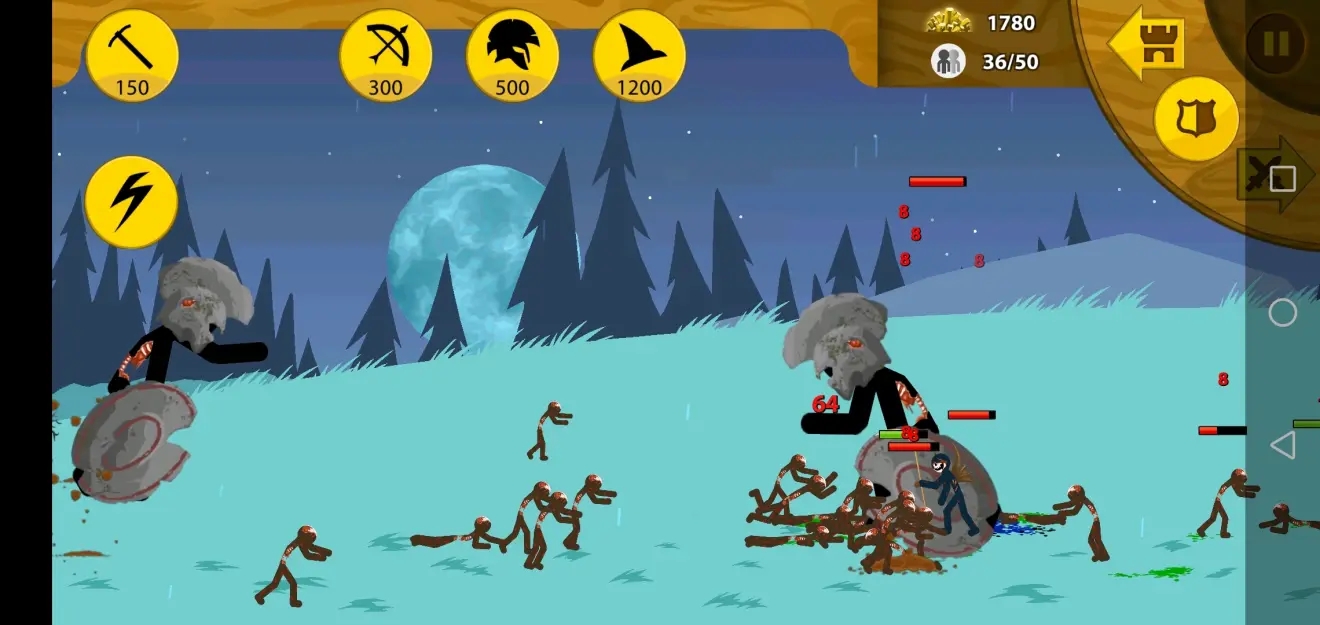
Task: Train a wizard hat unit for 1200
Action: tap(639, 56)
